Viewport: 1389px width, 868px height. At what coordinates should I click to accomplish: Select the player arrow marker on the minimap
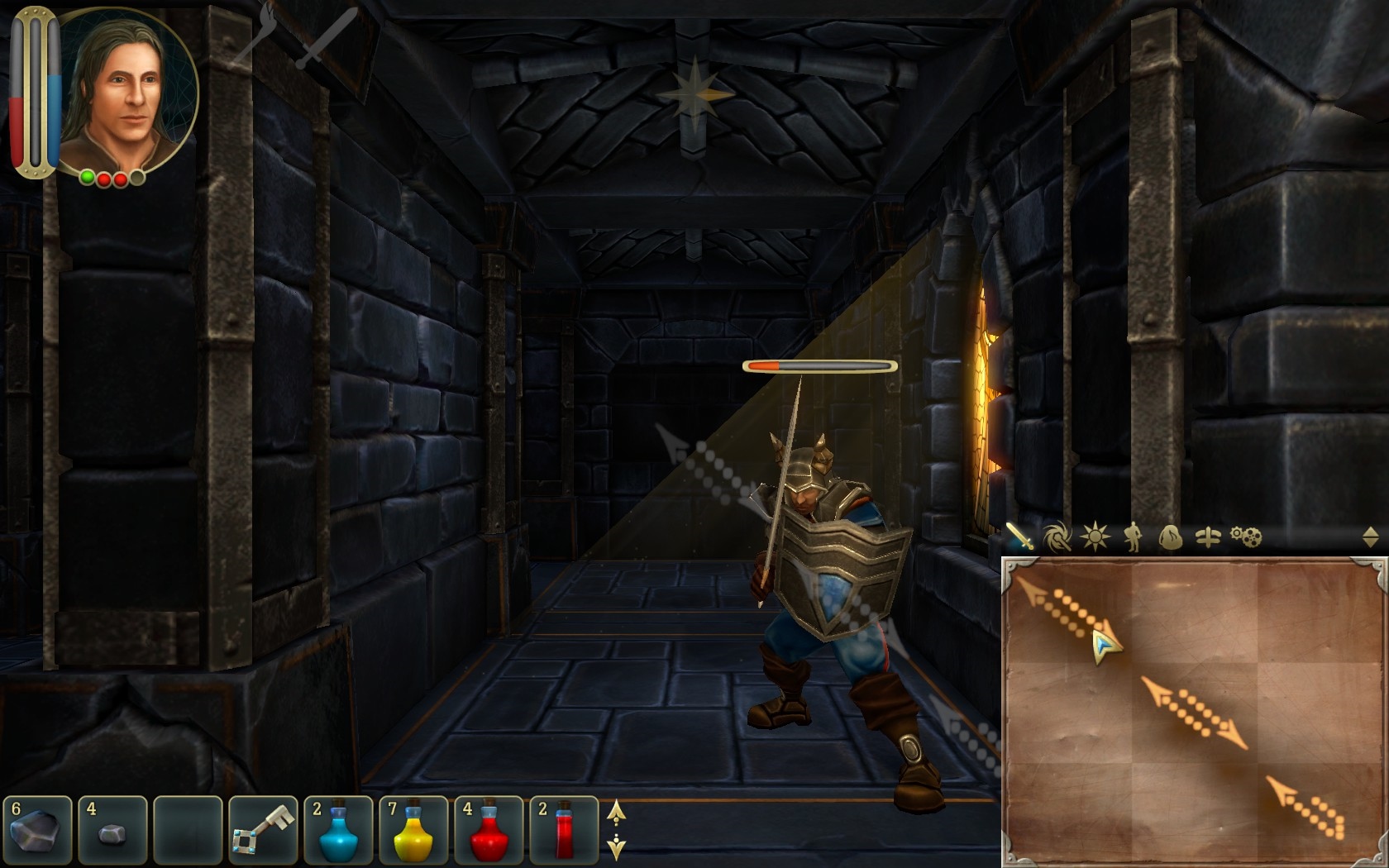coord(1105,649)
